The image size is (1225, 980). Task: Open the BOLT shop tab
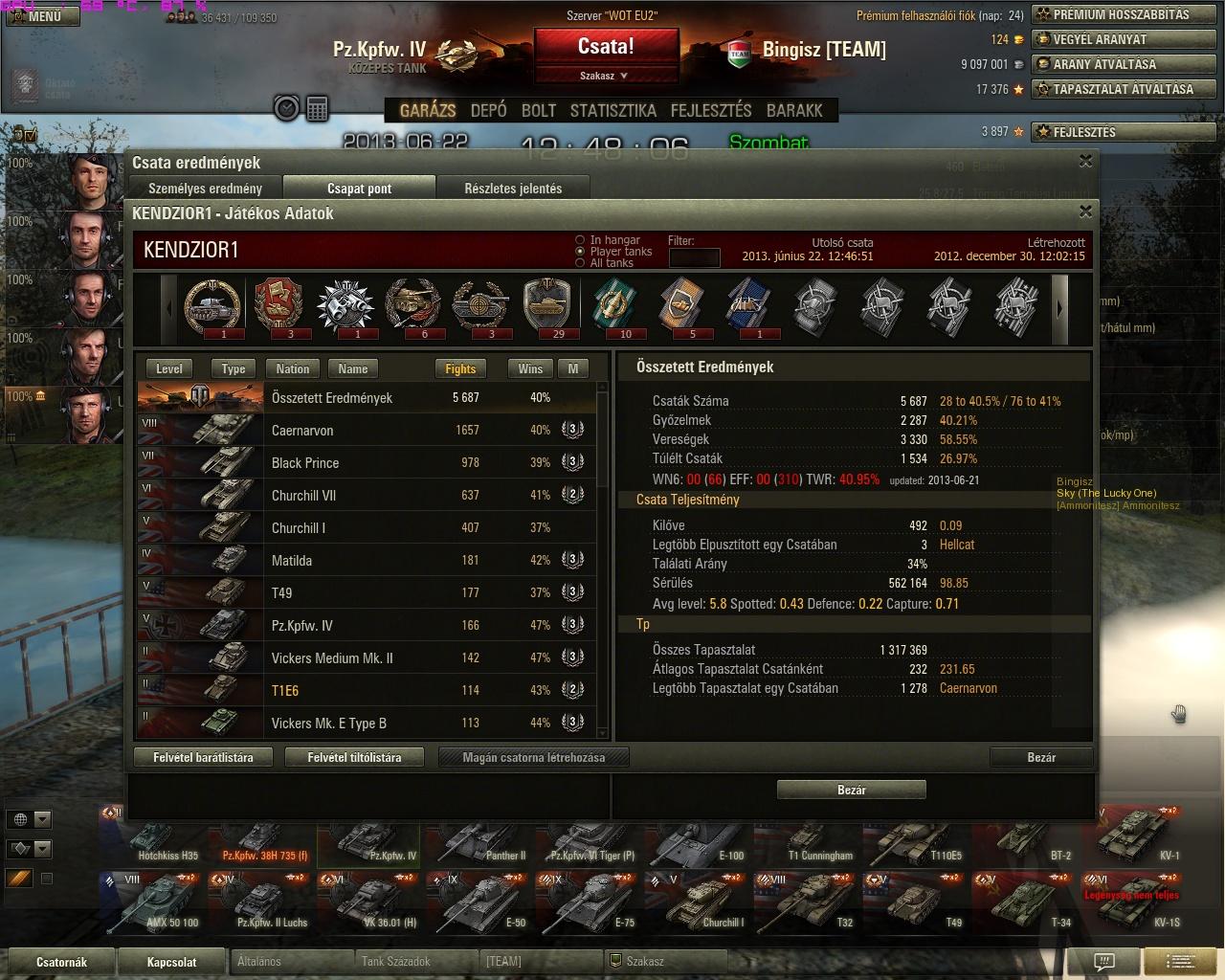tap(538, 110)
